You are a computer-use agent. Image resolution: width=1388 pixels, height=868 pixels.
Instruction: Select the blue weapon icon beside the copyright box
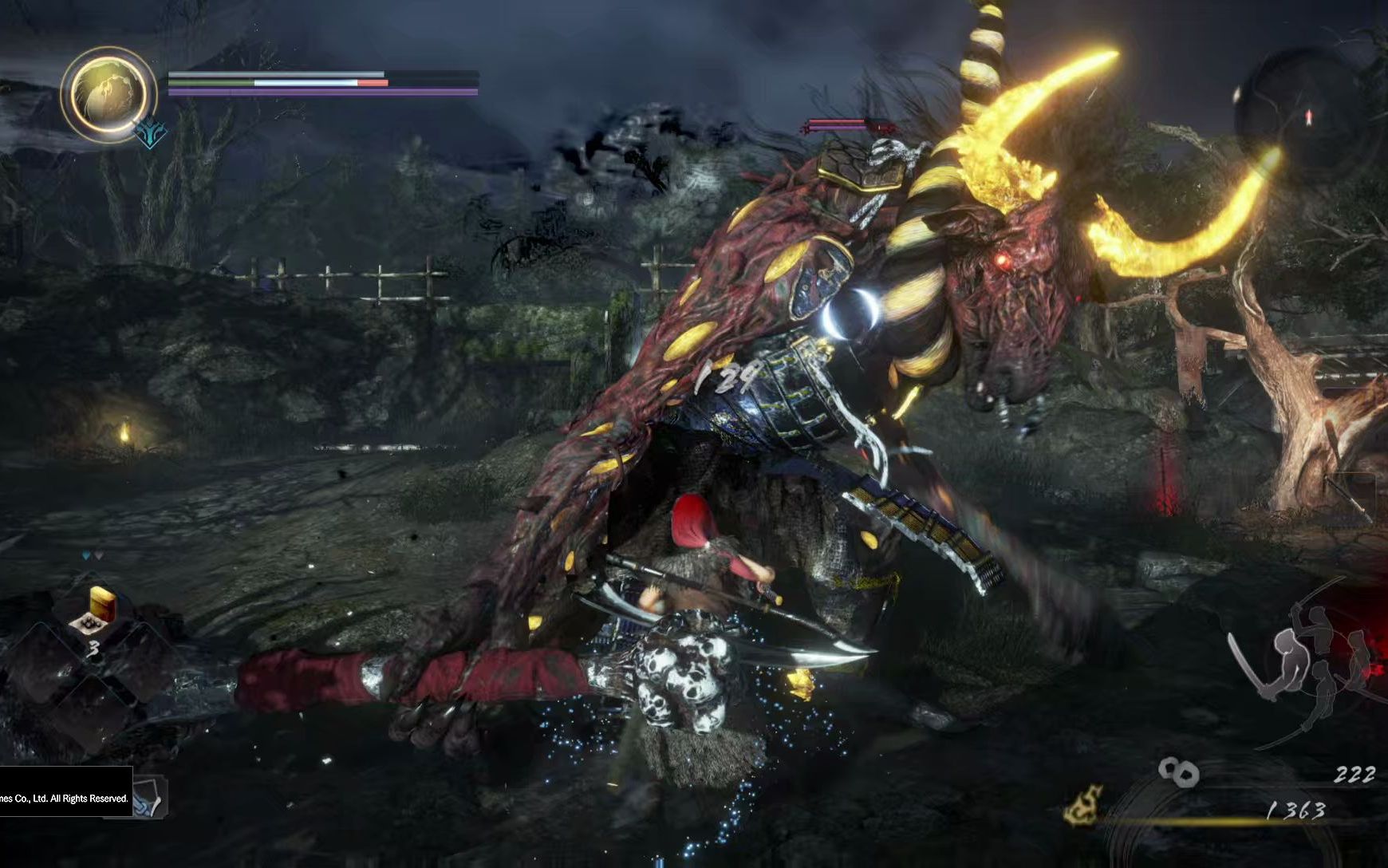pos(148,799)
